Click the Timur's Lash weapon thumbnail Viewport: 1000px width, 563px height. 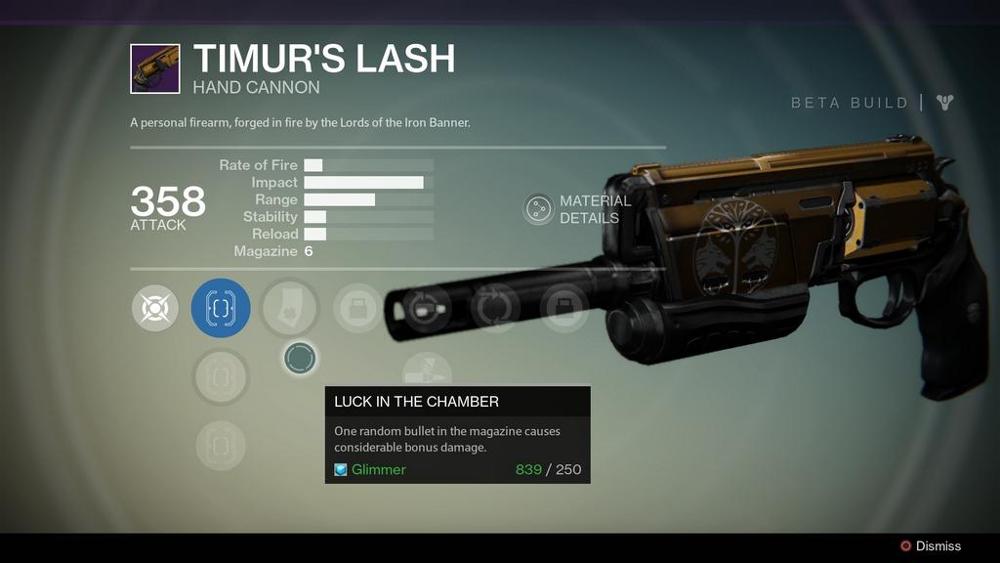click(x=155, y=69)
